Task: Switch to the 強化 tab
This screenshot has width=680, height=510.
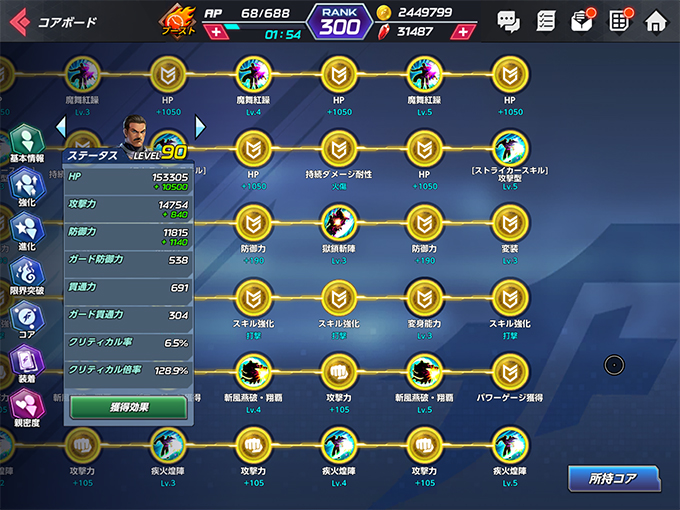Action: pos(25,187)
